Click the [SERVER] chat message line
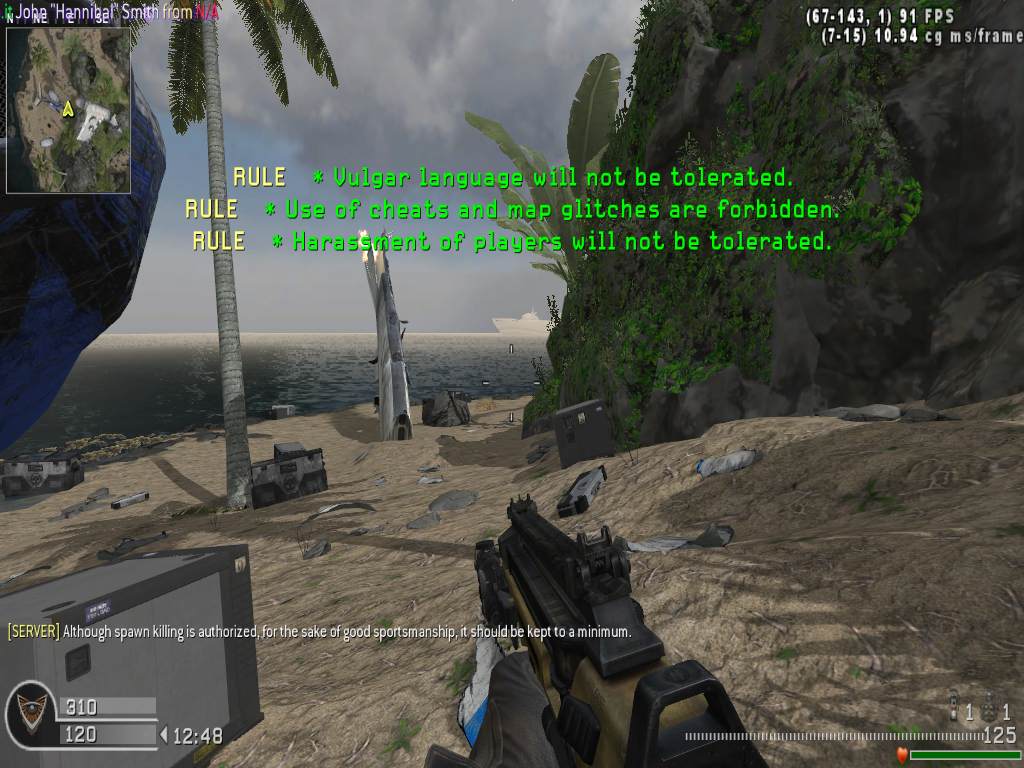 pos(319,631)
